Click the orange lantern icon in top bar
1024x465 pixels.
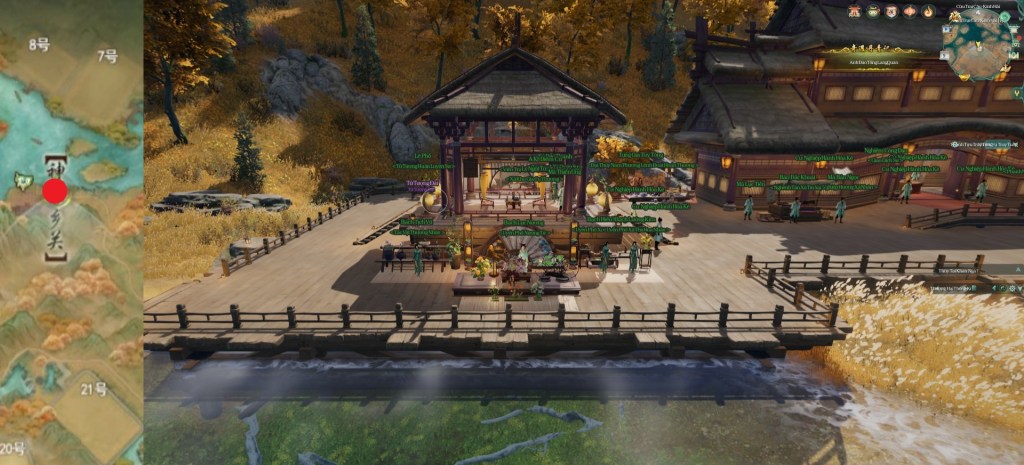[910, 12]
